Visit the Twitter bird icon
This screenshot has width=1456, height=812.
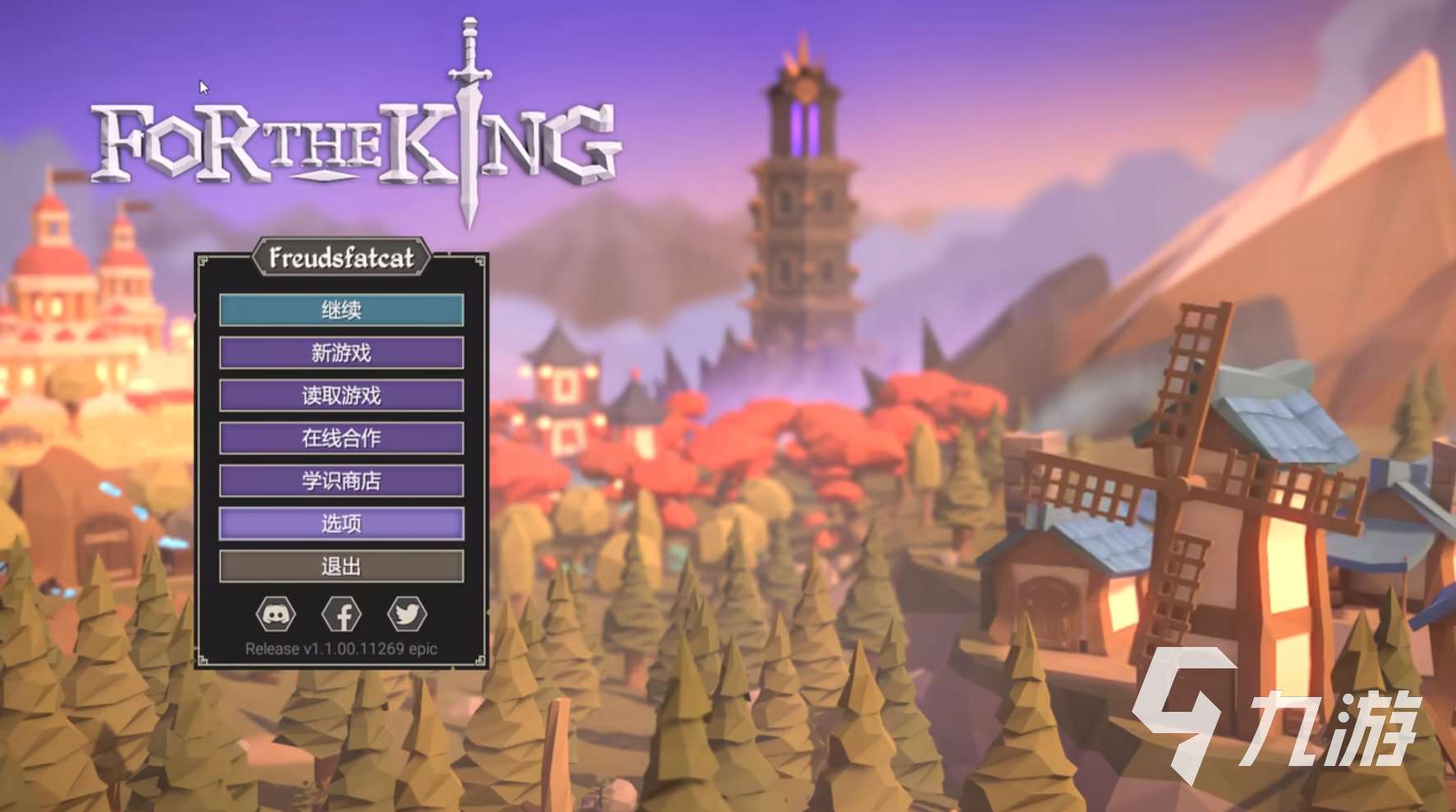click(406, 614)
